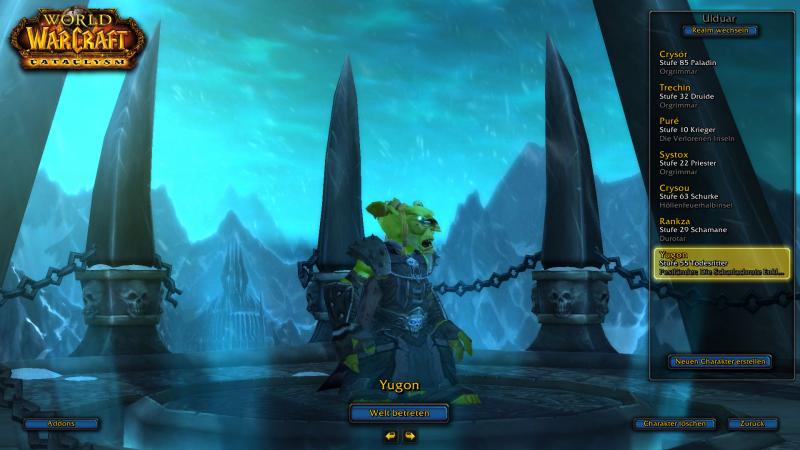Pick Systox the Priester from list
Viewport: 800px width, 450px height.
[x=718, y=161]
